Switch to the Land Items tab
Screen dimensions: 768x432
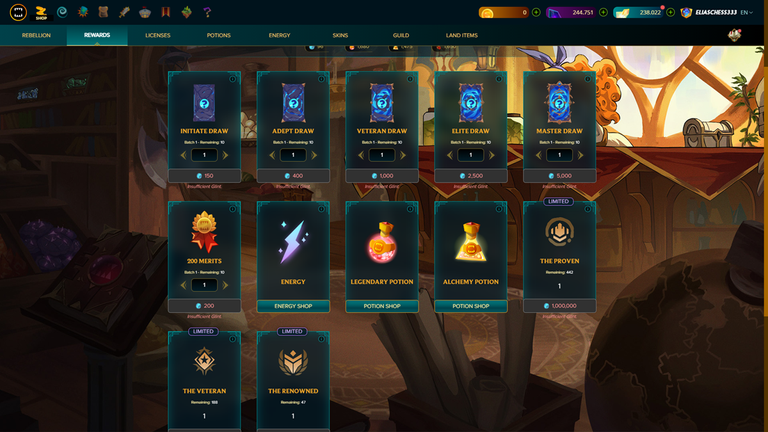(461, 35)
